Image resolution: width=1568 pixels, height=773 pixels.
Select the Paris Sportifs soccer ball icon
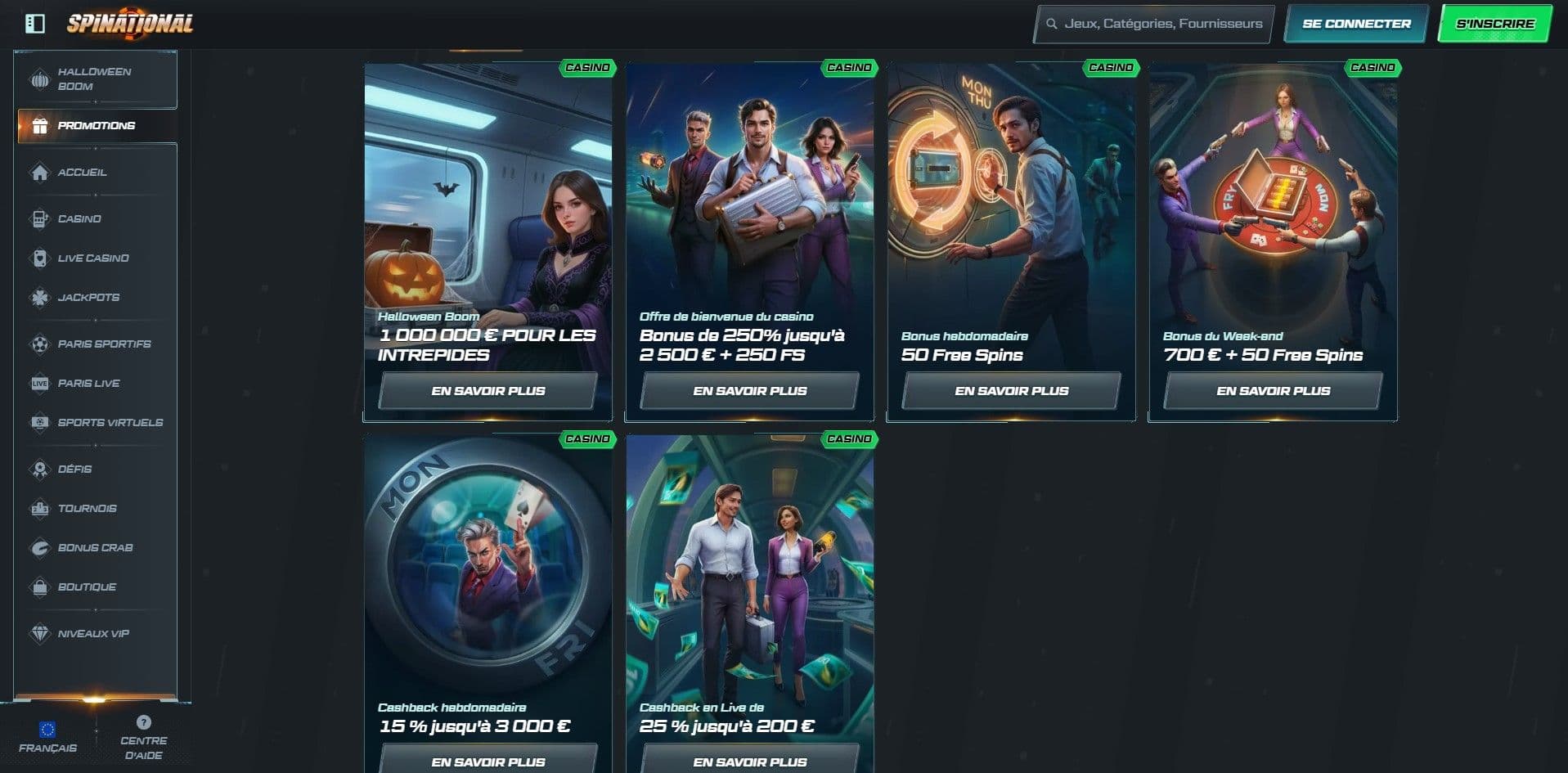pyautogui.click(x=38, y=344)
